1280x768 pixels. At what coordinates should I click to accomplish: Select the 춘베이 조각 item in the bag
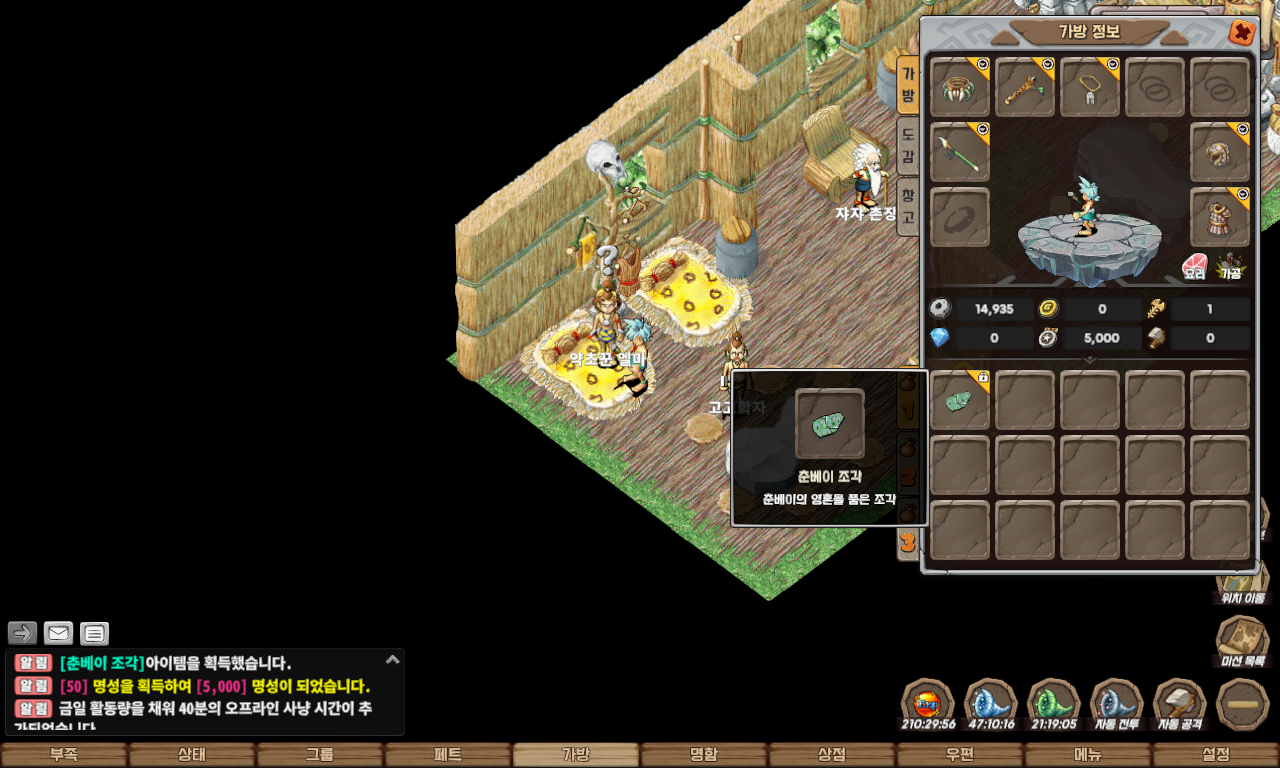coord(960,401)
